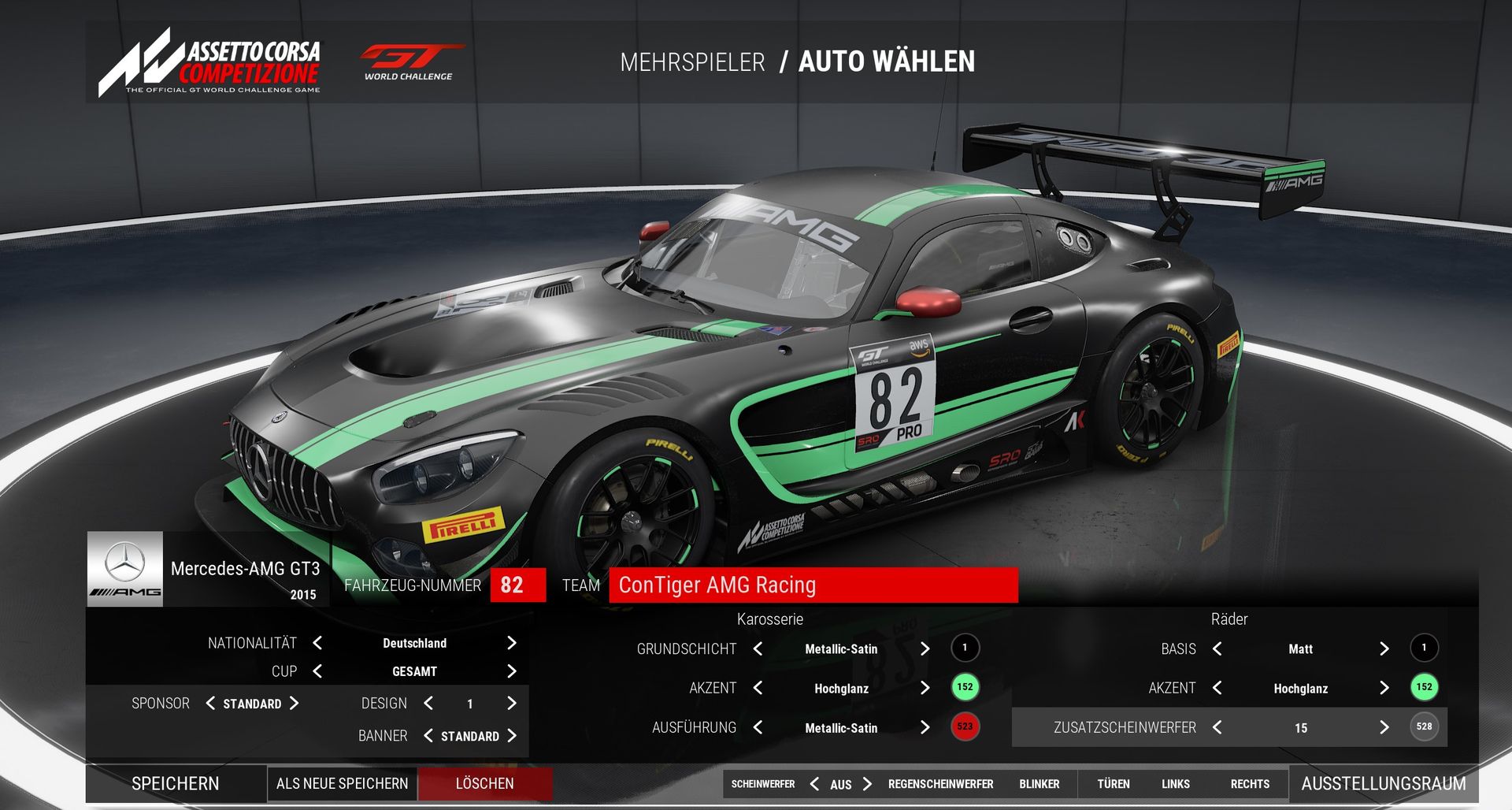This screenshot has height=810, width=1512.
Task: Pick the red Ausführung color swatch 523
Action: click(965, 726)
